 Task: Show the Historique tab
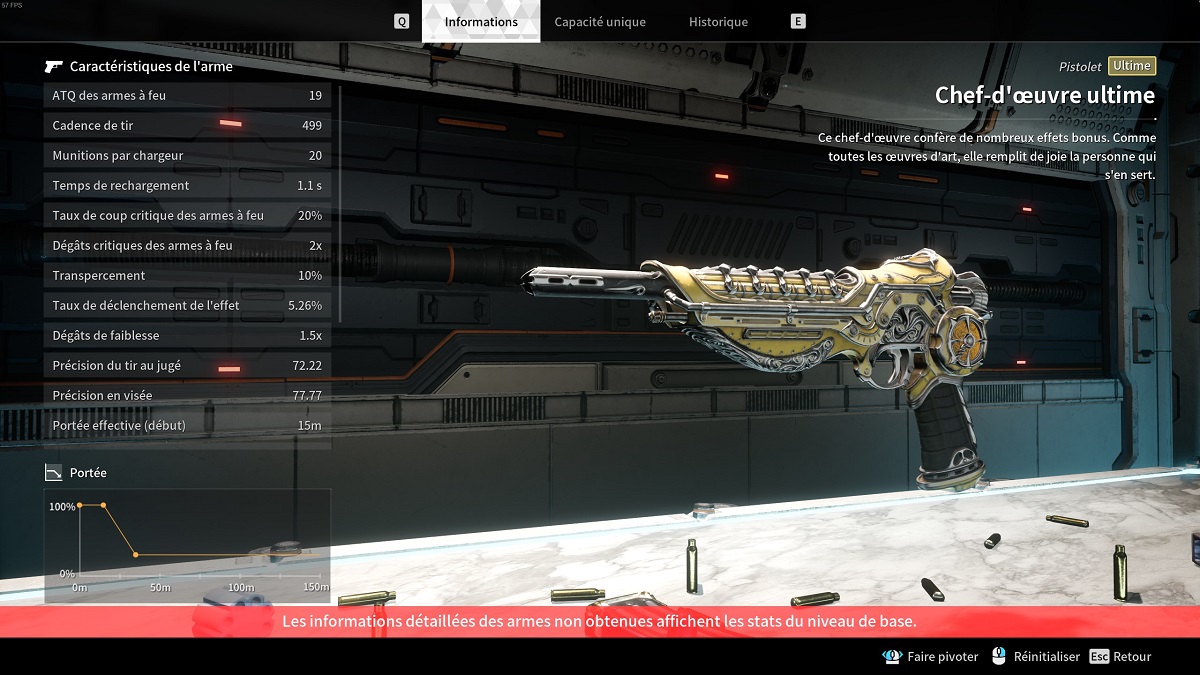pyautogui.click(x=718, y=21)
